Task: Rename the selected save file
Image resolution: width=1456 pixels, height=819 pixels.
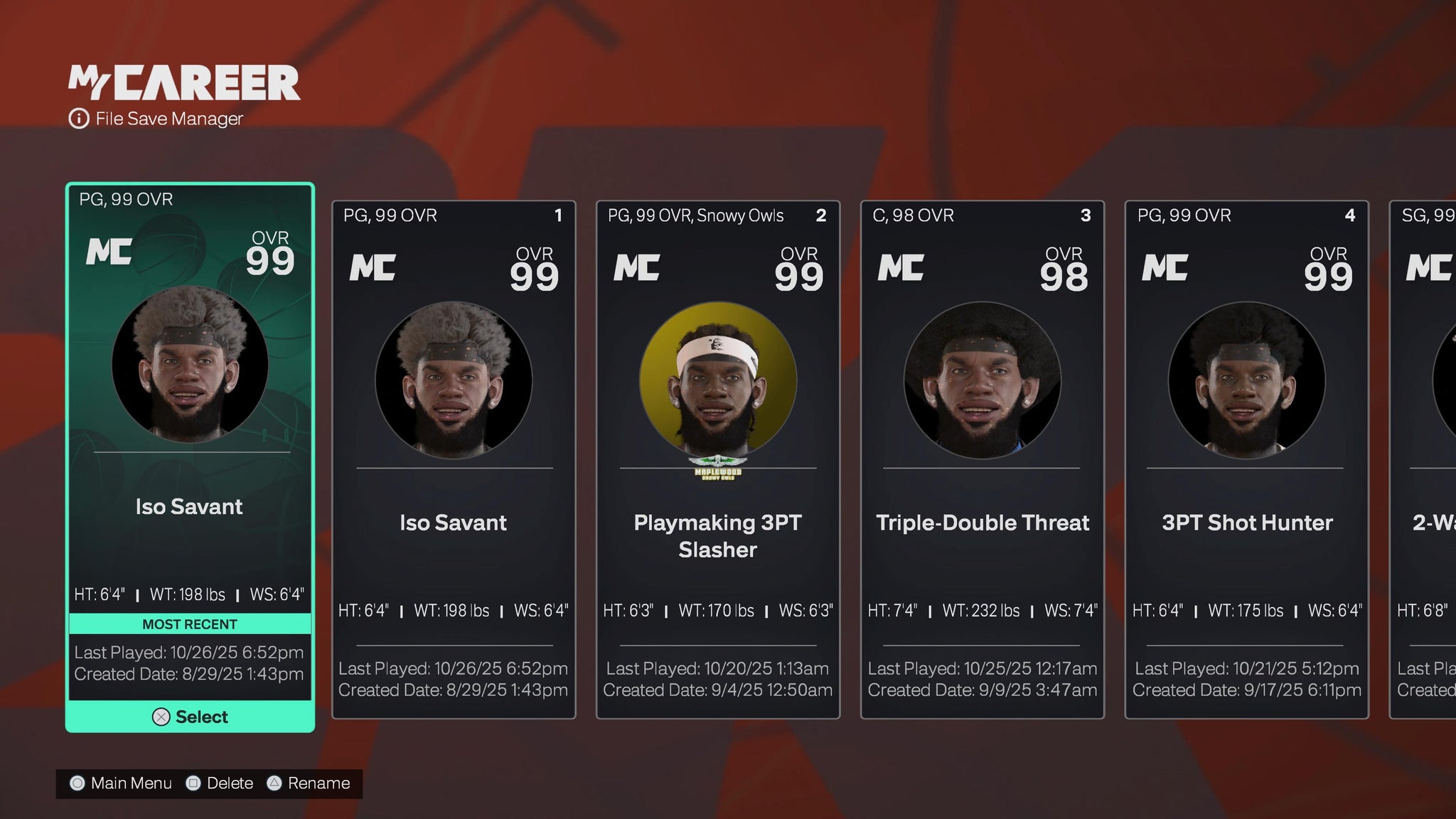Action: pyautogui.click(x=309, y=783)
